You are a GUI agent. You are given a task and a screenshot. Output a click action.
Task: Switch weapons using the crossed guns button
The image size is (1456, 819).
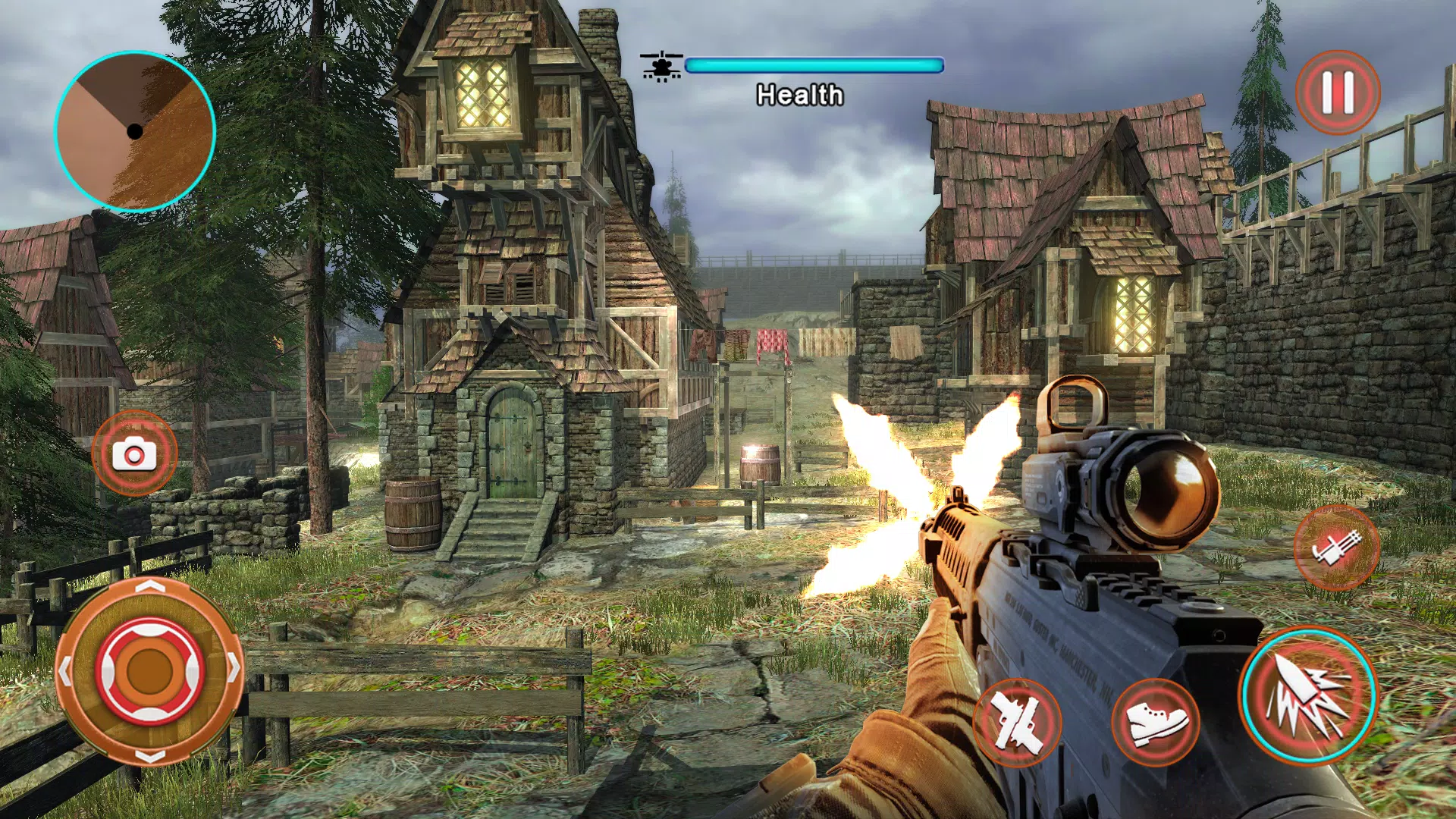tap(1016, 722)
